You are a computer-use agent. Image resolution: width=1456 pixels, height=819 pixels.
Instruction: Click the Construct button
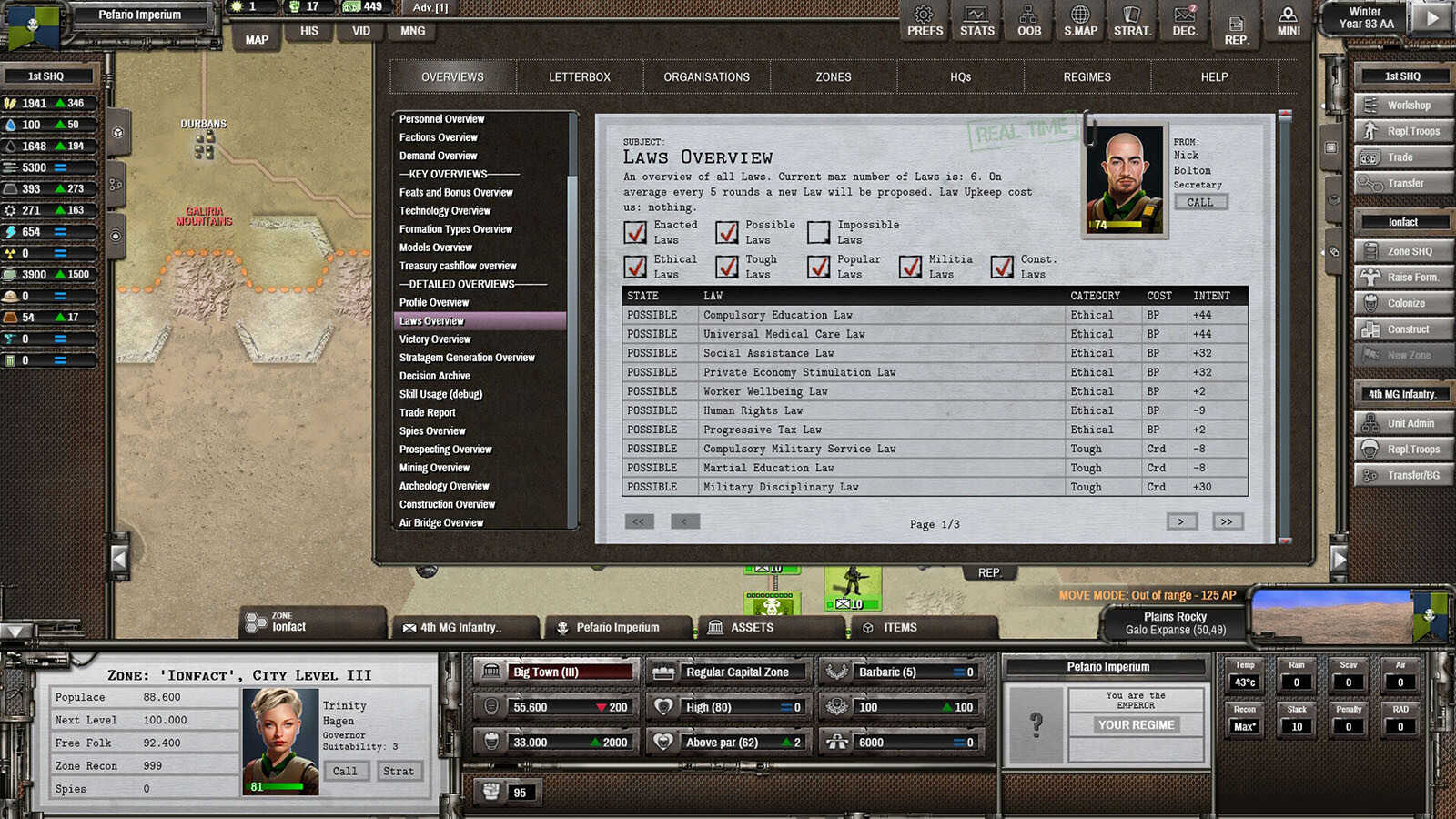point(1402,329)
